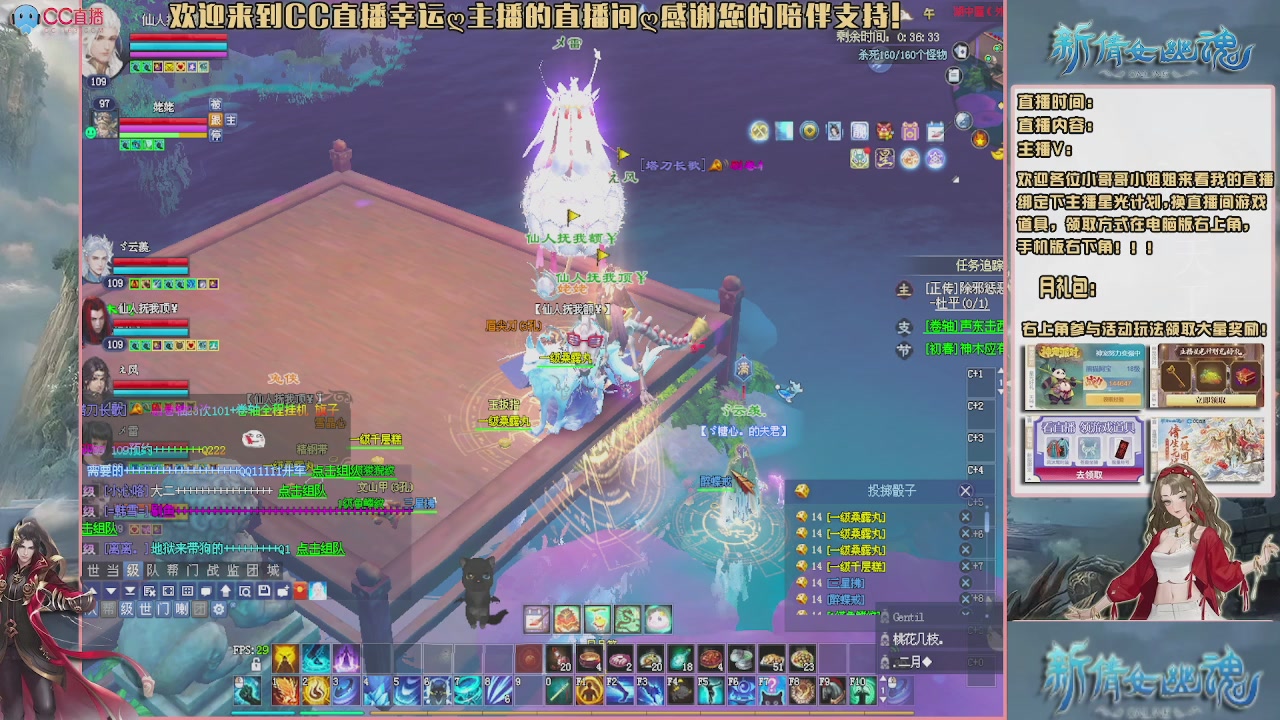Toggle the 喇 speaker icon in the chat bar

182,610
